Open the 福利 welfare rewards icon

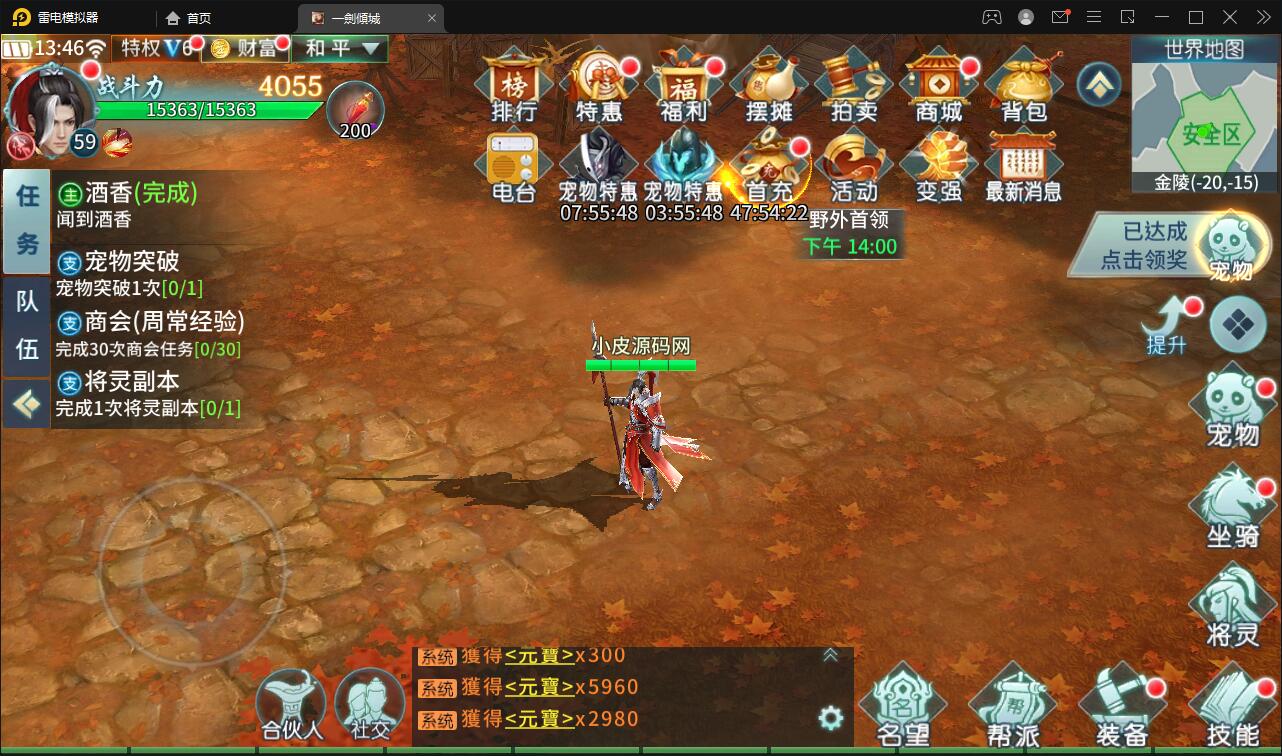coord(684,86)
